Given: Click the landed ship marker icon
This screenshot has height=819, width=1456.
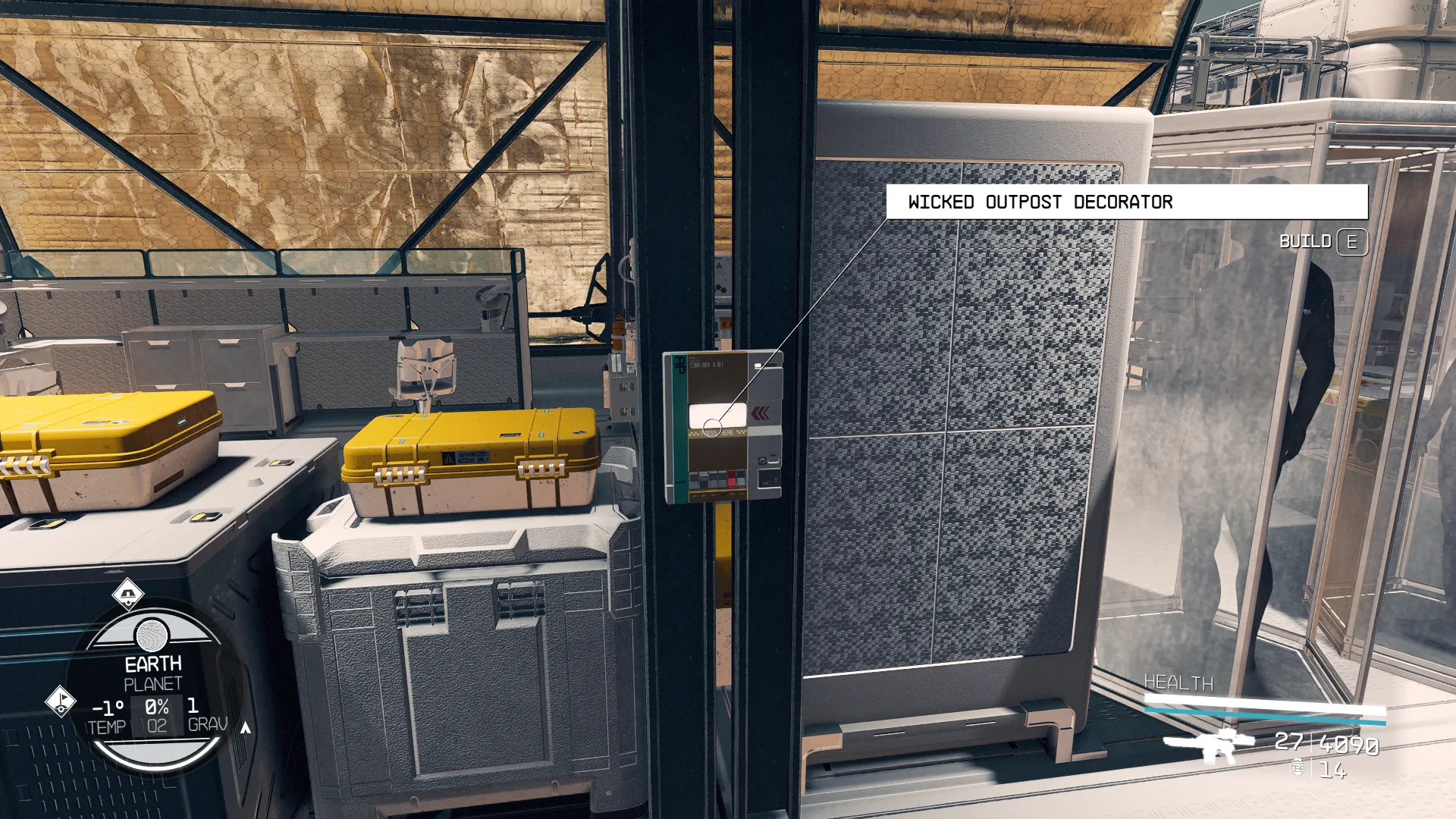Looking at the screenshot, I should coord(128,594).
